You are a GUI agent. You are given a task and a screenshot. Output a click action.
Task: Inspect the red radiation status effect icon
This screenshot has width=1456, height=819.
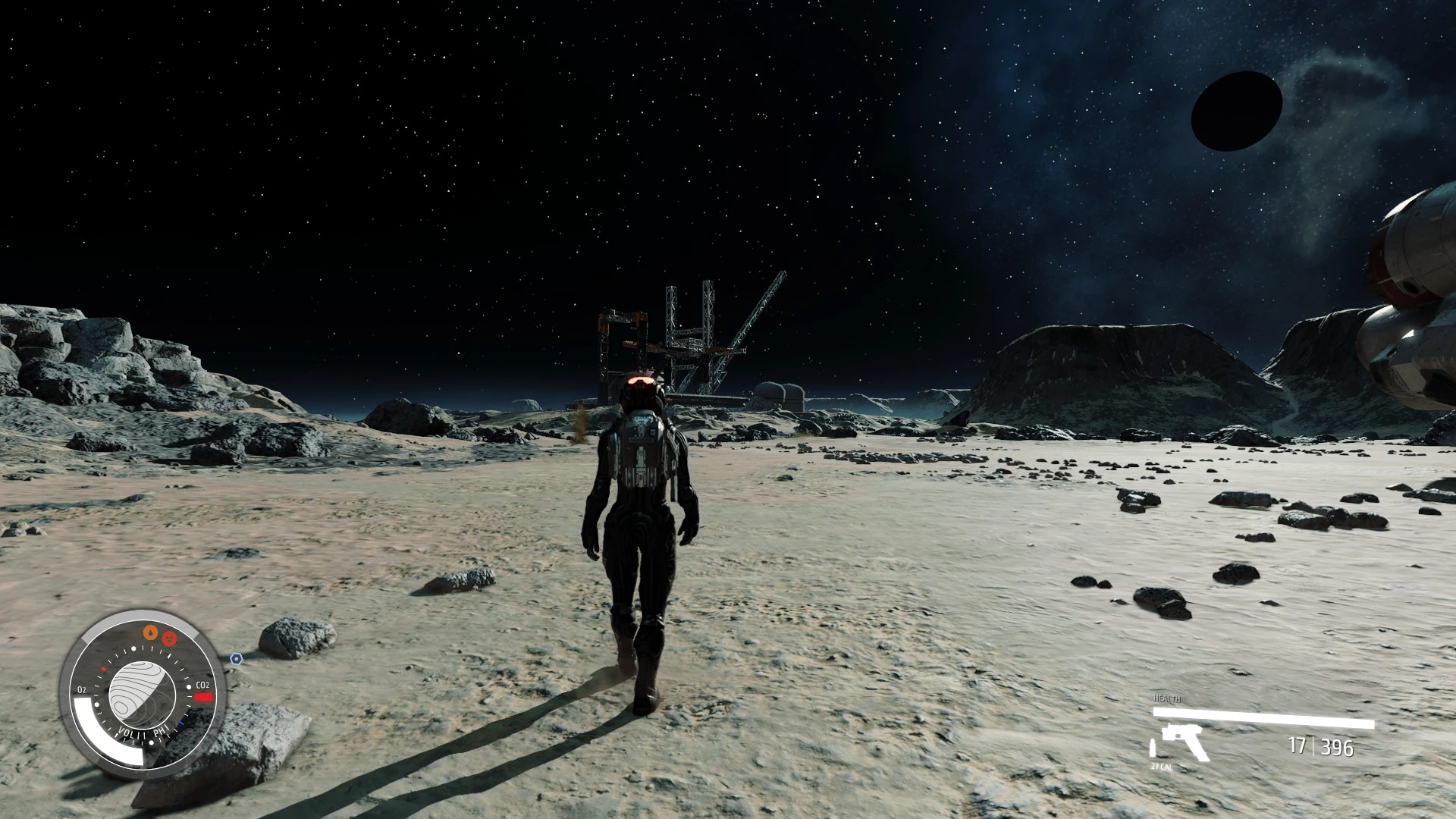[169, 637]
